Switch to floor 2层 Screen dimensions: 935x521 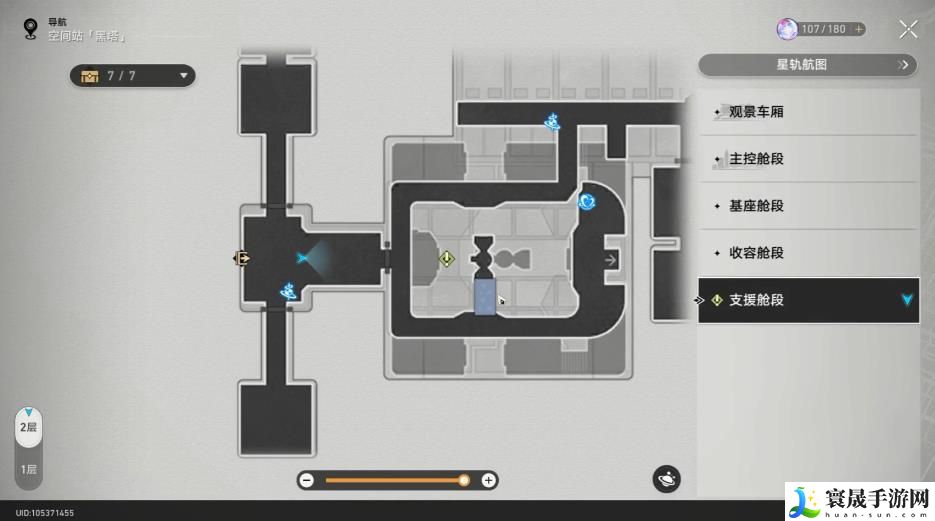point(29,427)
